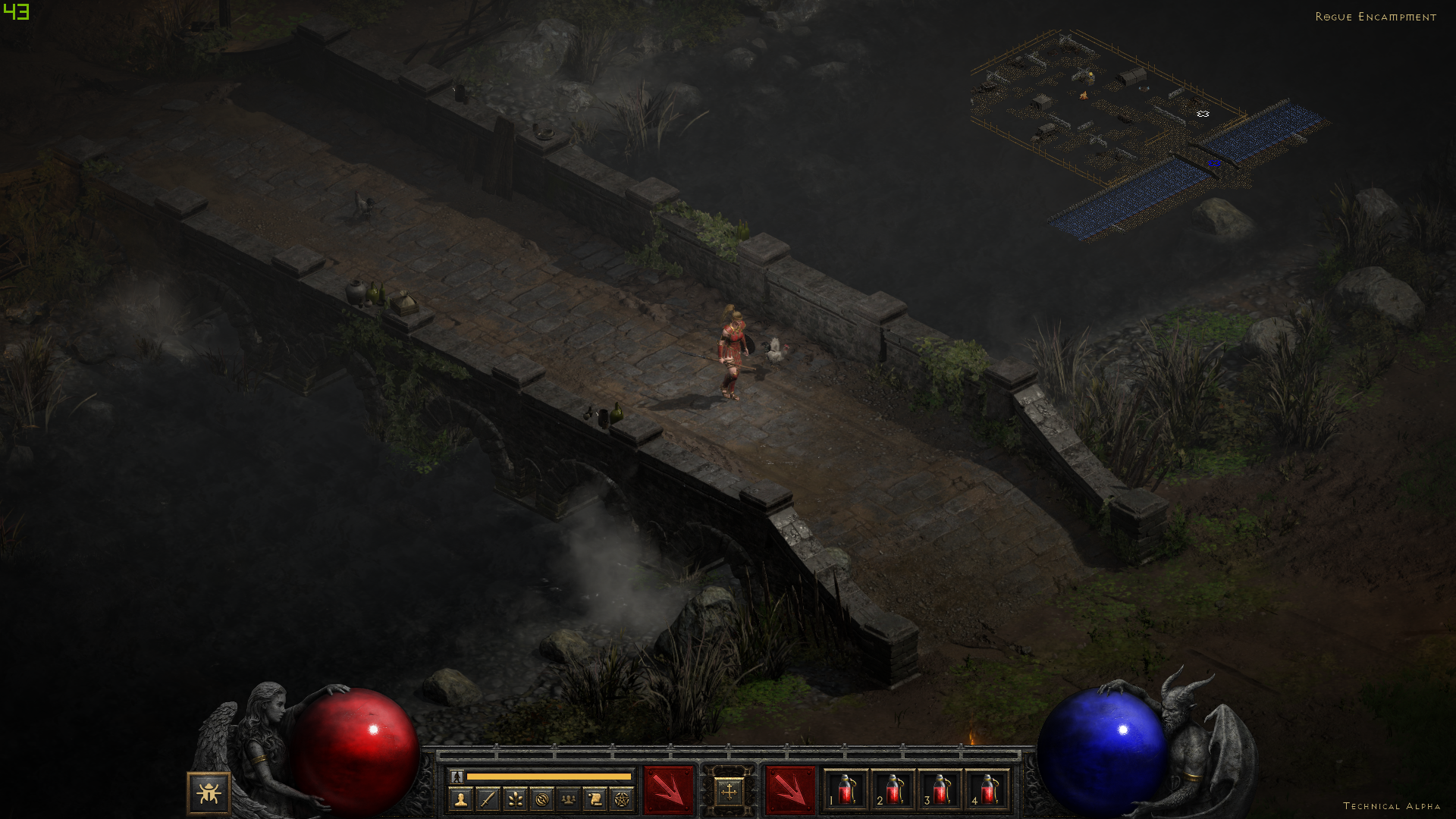Select the left-click attack skill
Image resolution: width=1456 pixels, height=819 pixels.
coord(668,790)
